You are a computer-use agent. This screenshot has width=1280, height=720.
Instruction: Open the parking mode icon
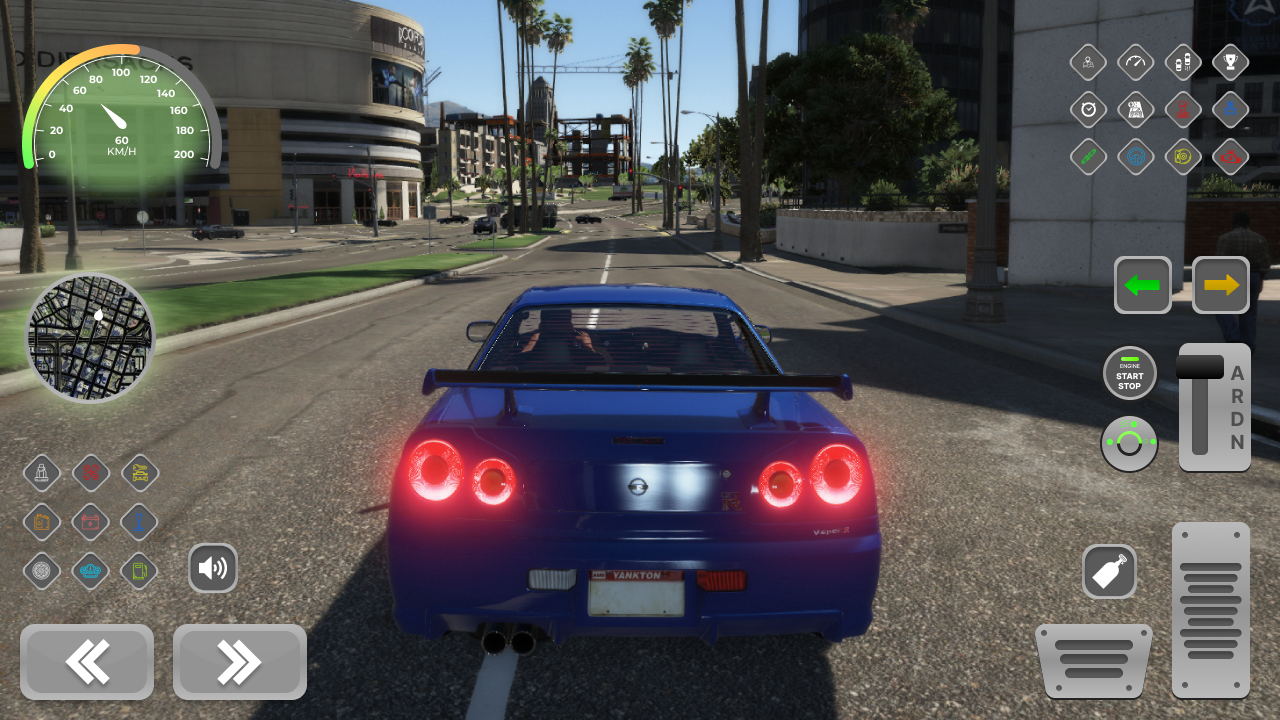click(1182, 61)
